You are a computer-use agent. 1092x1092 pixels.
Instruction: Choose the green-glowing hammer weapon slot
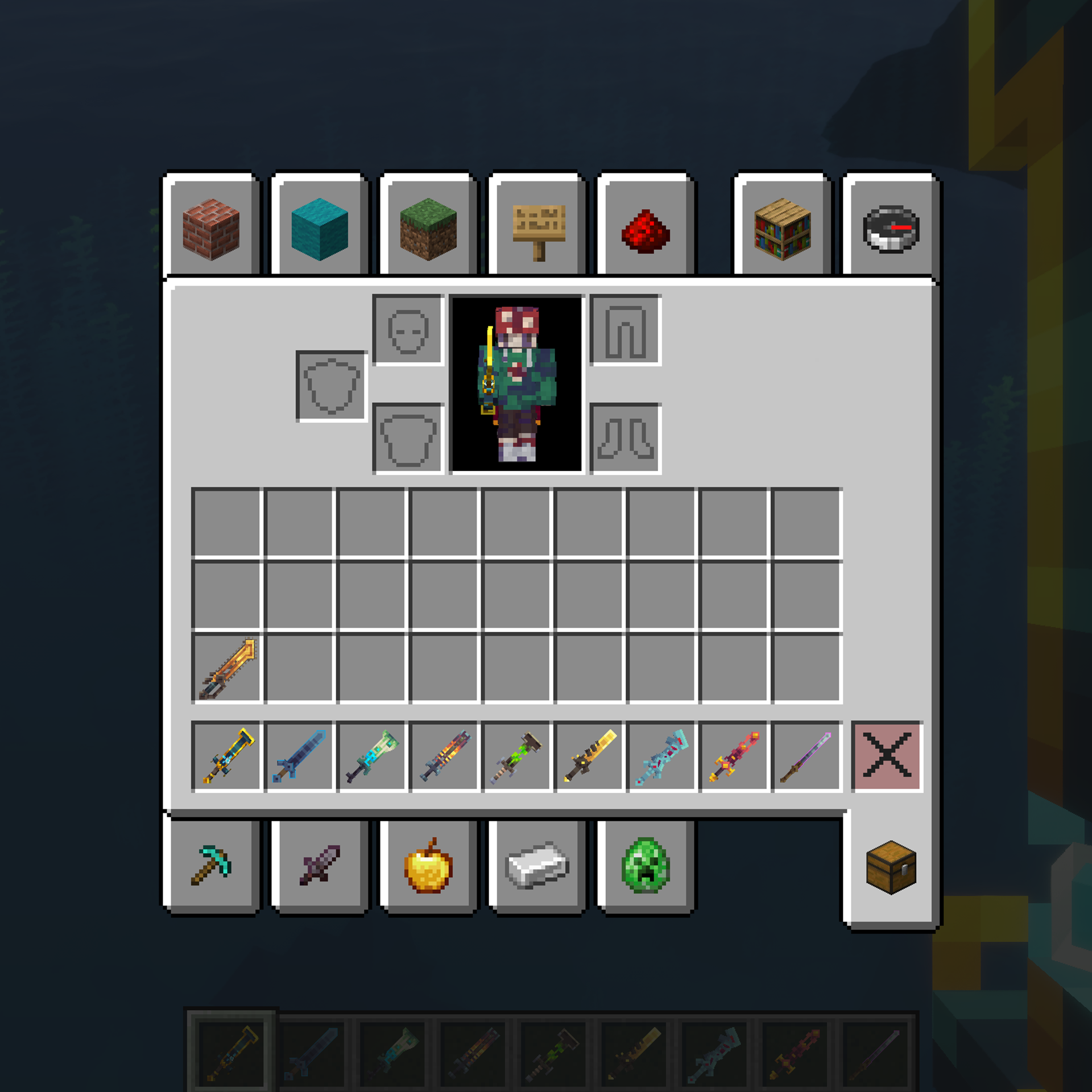click(516, 756)
